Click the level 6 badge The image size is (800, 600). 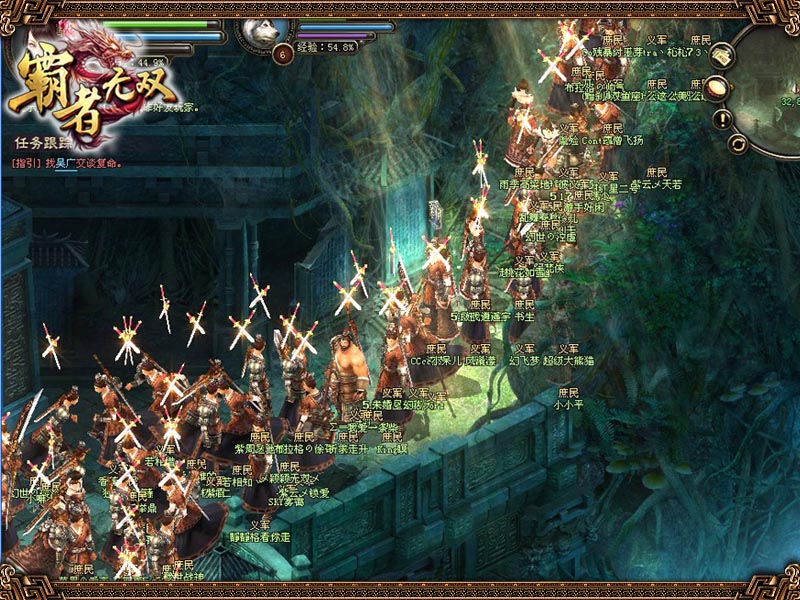283,53
